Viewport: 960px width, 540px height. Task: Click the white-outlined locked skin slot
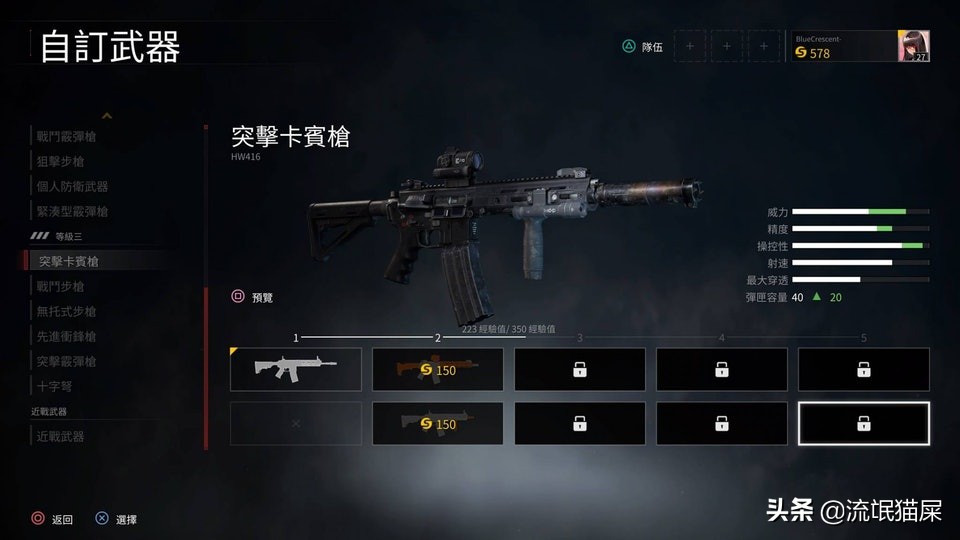coord(863,423)
